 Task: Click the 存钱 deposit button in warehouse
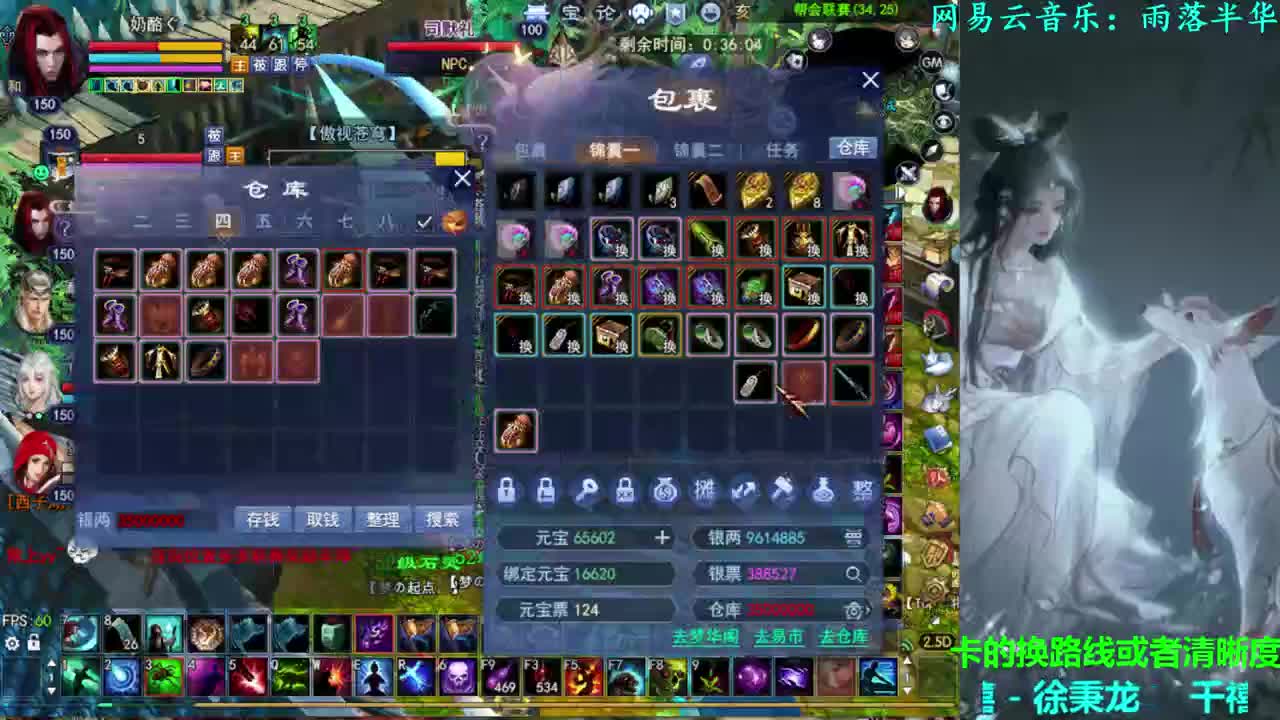261,519
